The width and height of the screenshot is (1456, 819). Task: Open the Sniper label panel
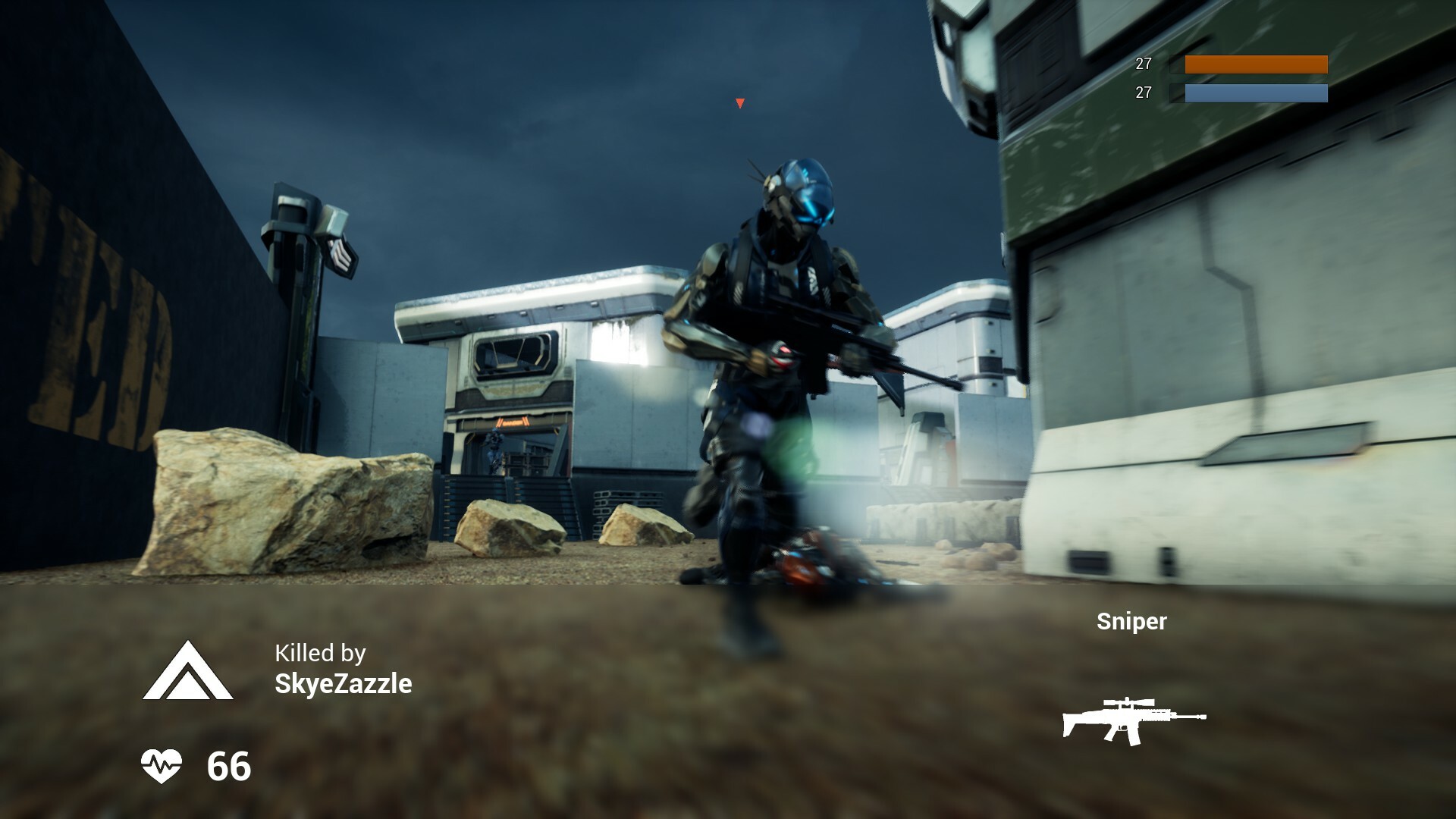[x=1131, y=623]
